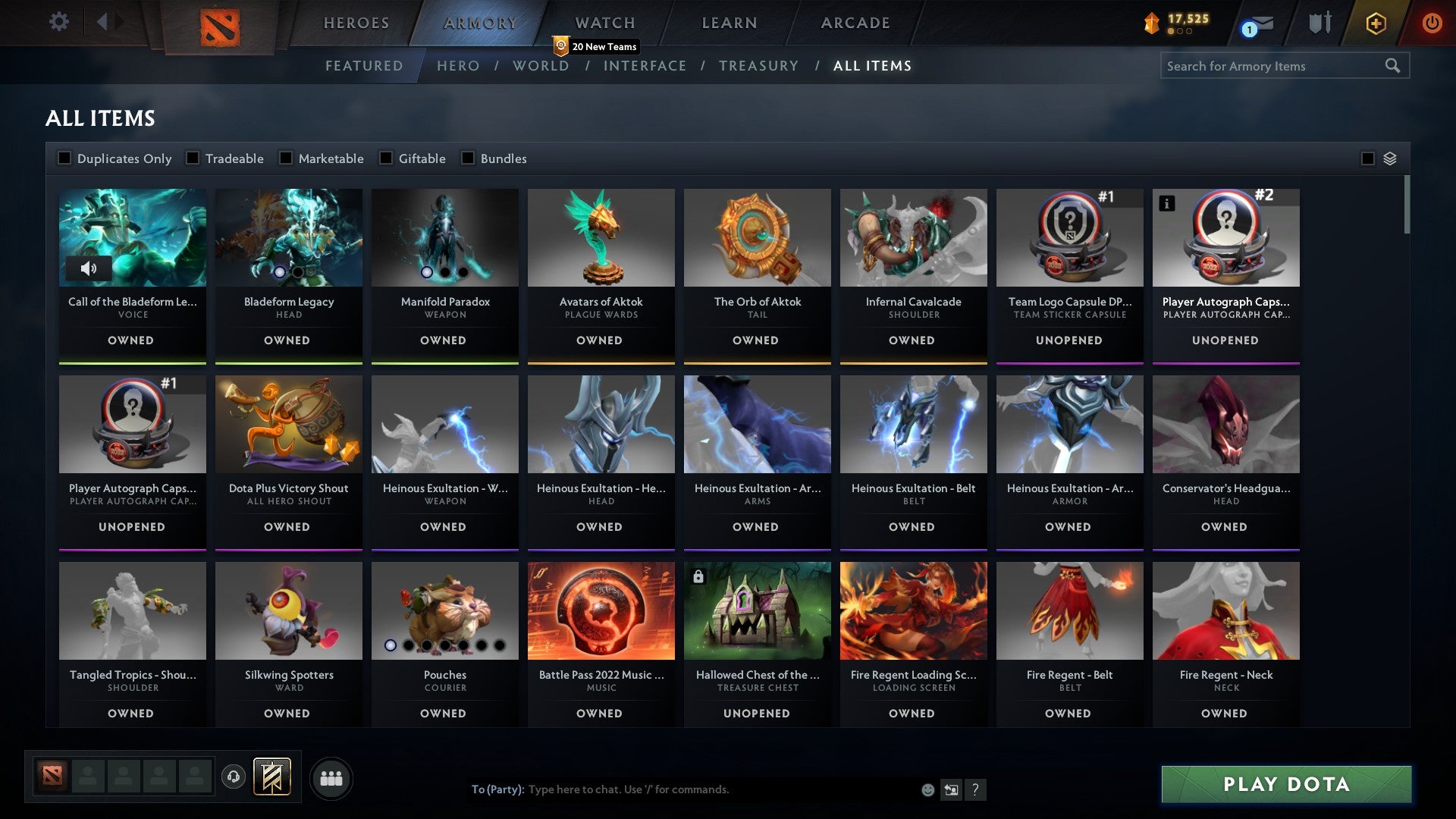Mute the Call of the Bladeform voice preview
The width and height of the screenshot is (1456, 819).
point(89,268)
